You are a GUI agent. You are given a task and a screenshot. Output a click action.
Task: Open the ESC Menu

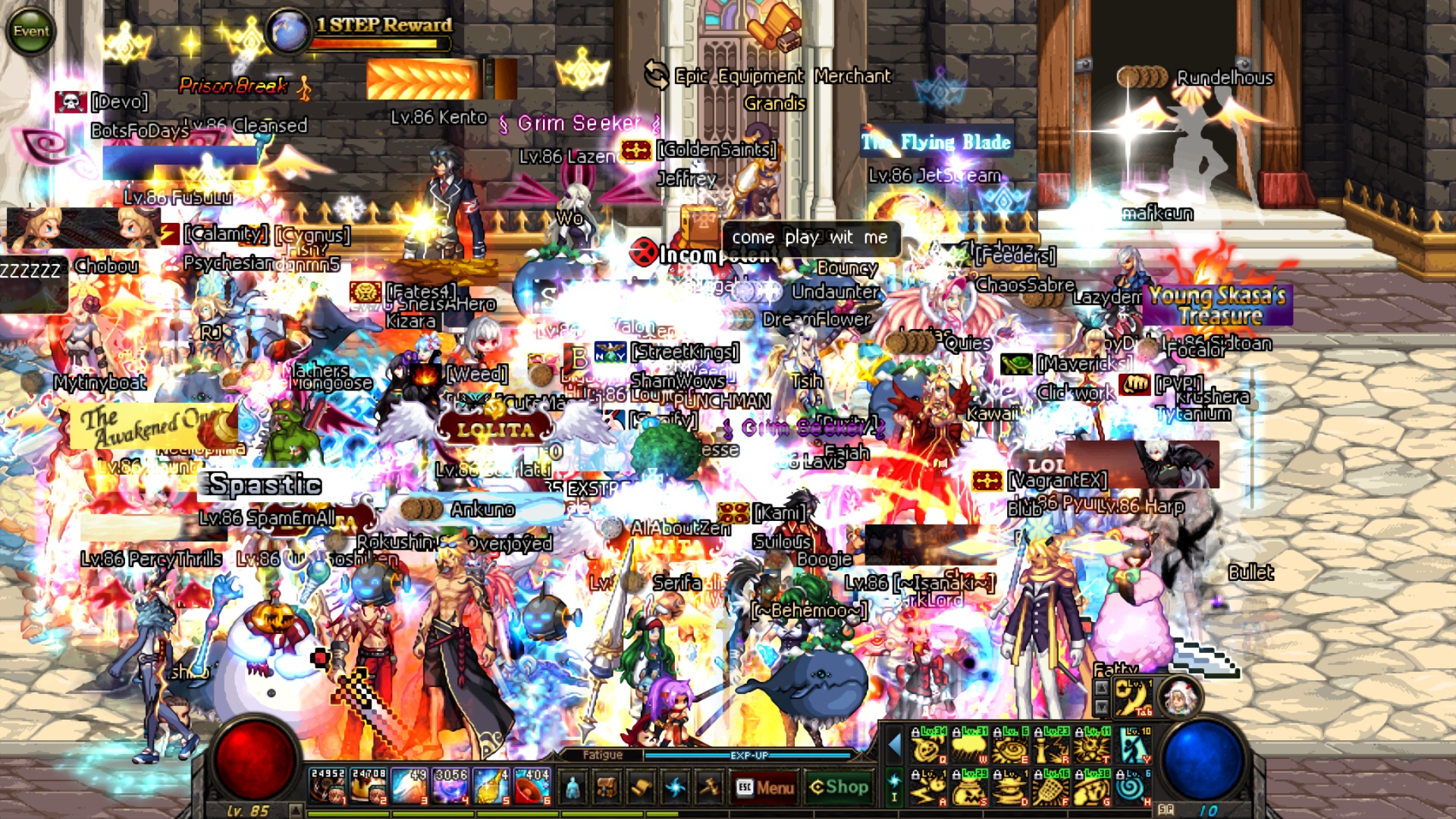click(x=766, y=788)
